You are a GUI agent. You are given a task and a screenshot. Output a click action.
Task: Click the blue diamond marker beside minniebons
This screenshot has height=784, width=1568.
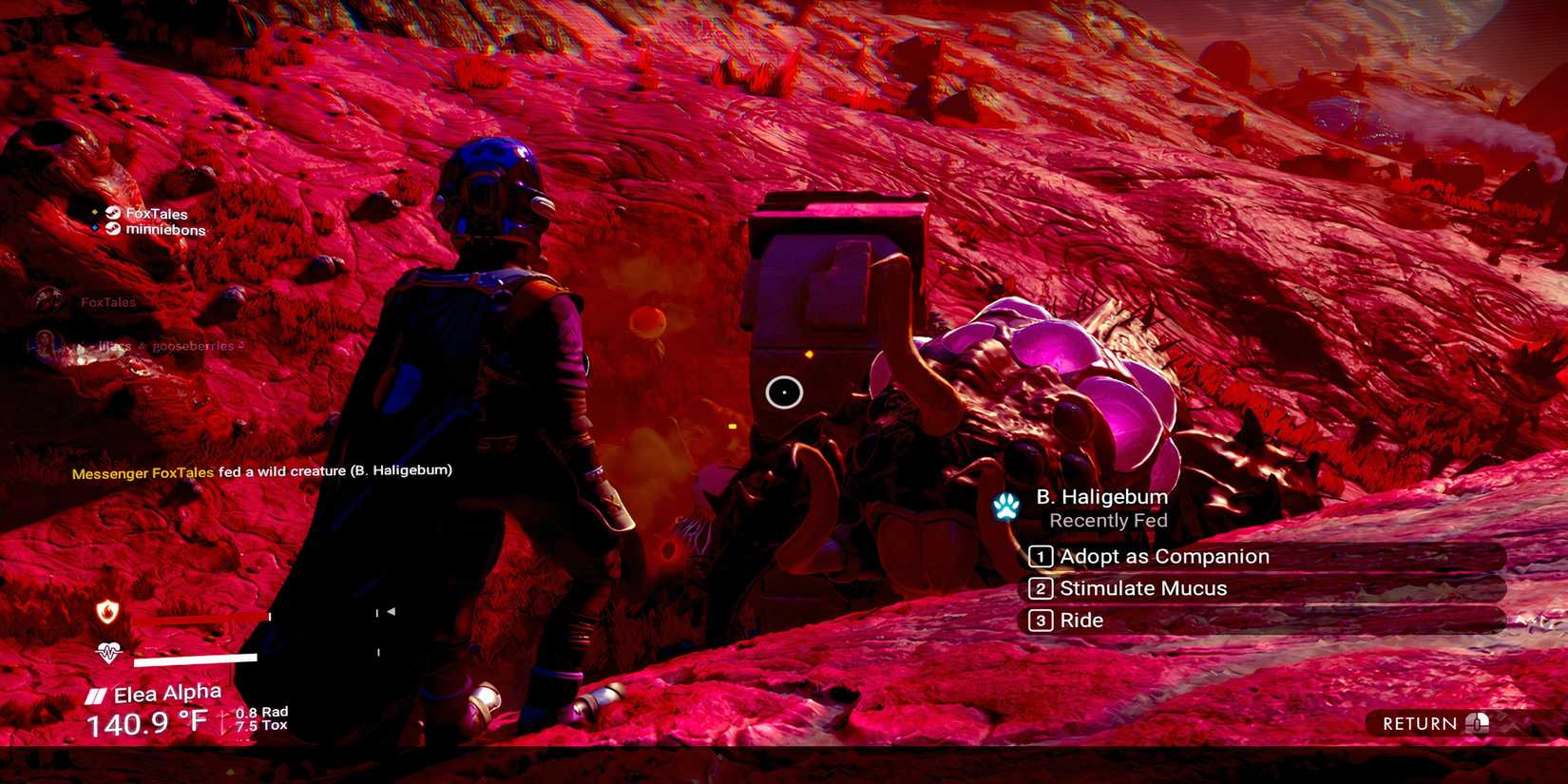[x=94, y=227]
